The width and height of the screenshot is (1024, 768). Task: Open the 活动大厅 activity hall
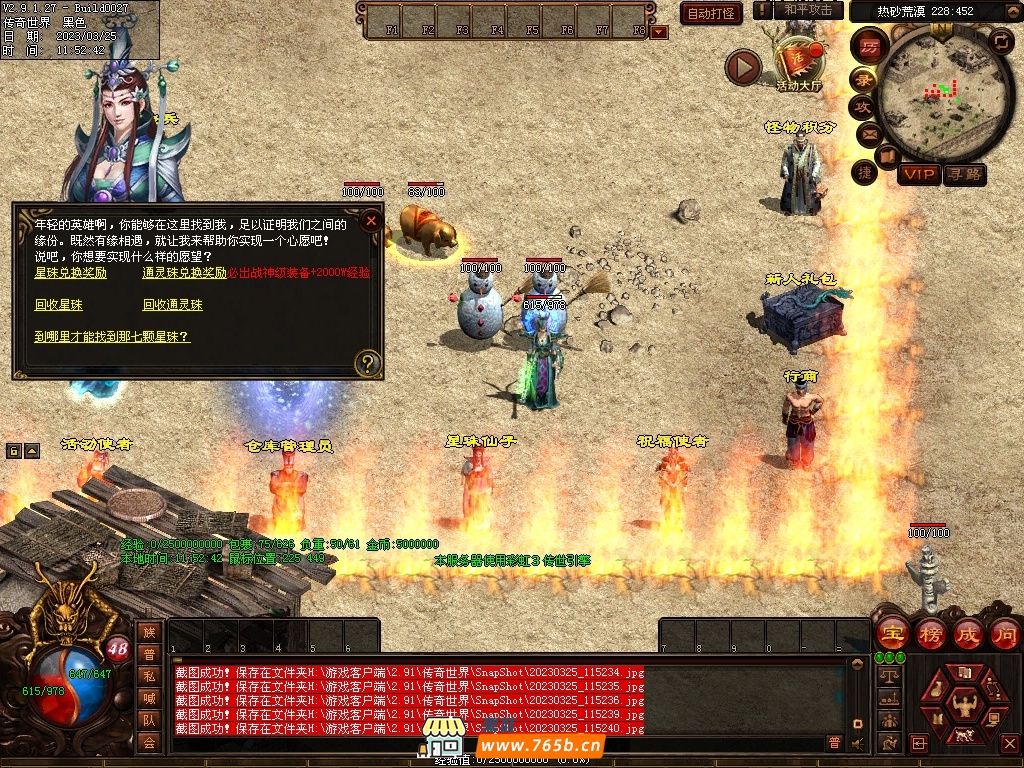click(x=798, y=62)
